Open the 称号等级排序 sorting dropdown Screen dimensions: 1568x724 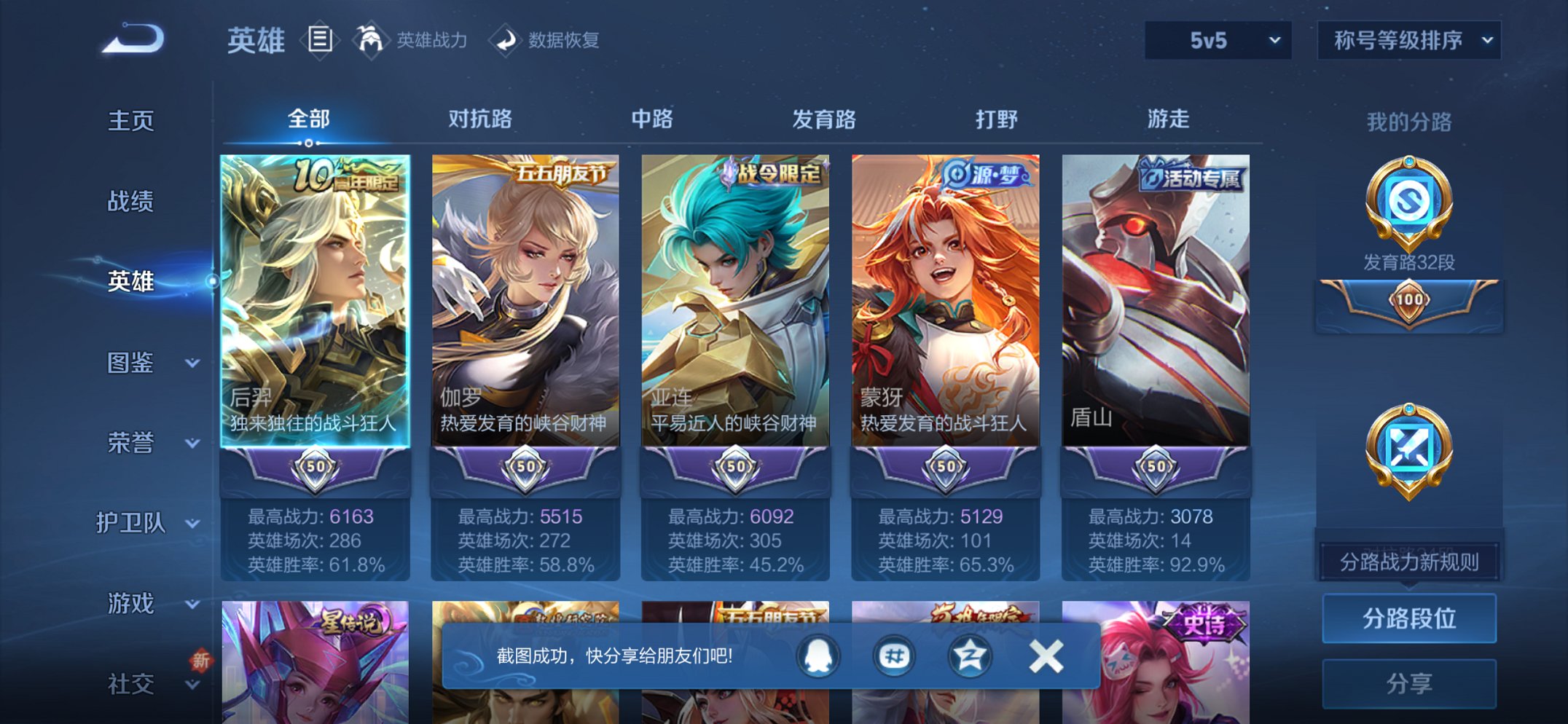click(x=1408, y=42)
